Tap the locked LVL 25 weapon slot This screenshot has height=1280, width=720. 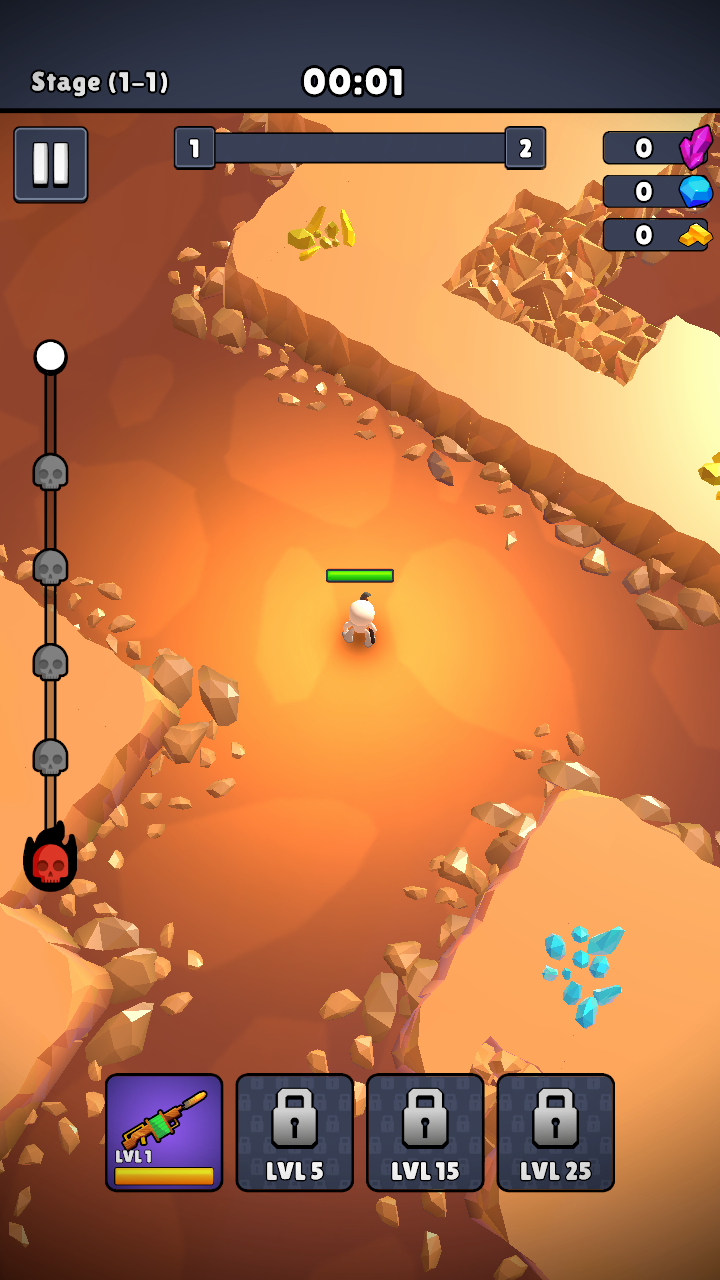click(555, 1132)
